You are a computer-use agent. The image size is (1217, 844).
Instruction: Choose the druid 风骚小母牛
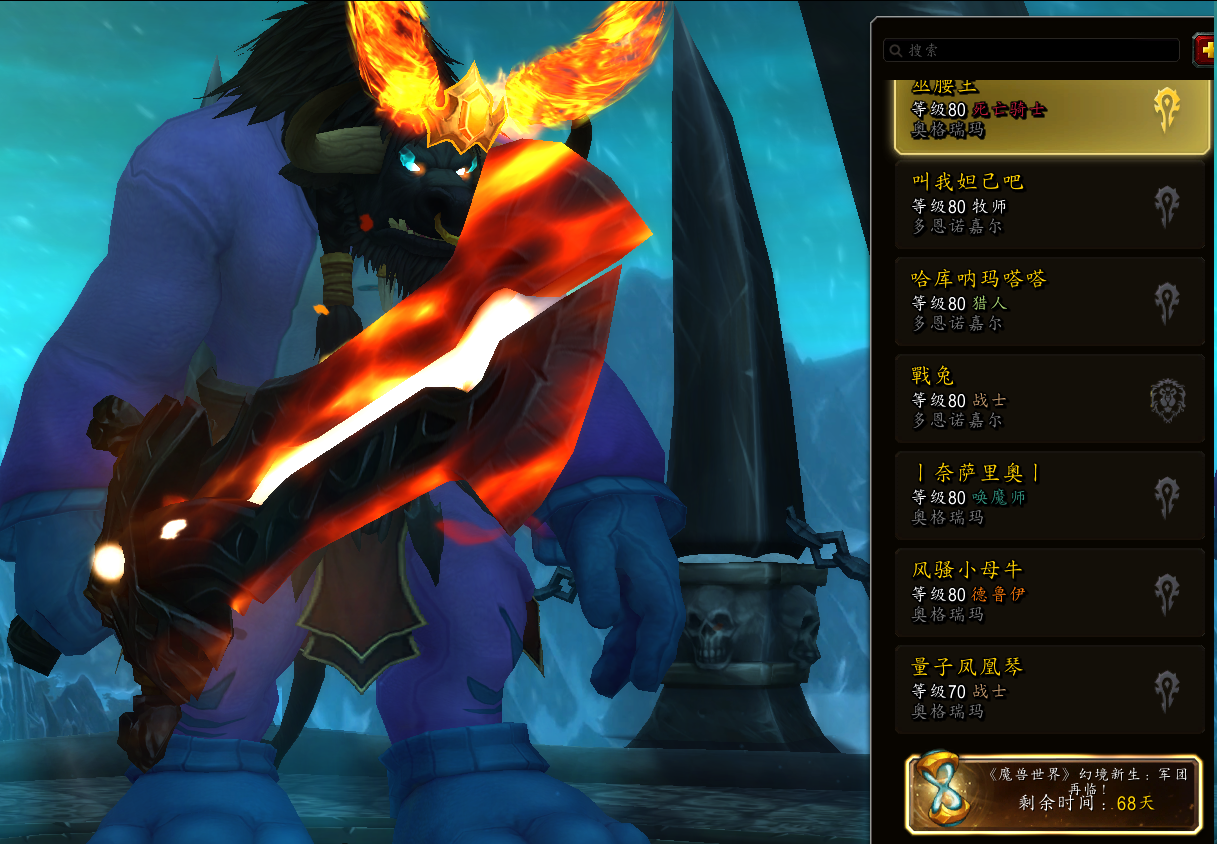(x=1050, y=592)
